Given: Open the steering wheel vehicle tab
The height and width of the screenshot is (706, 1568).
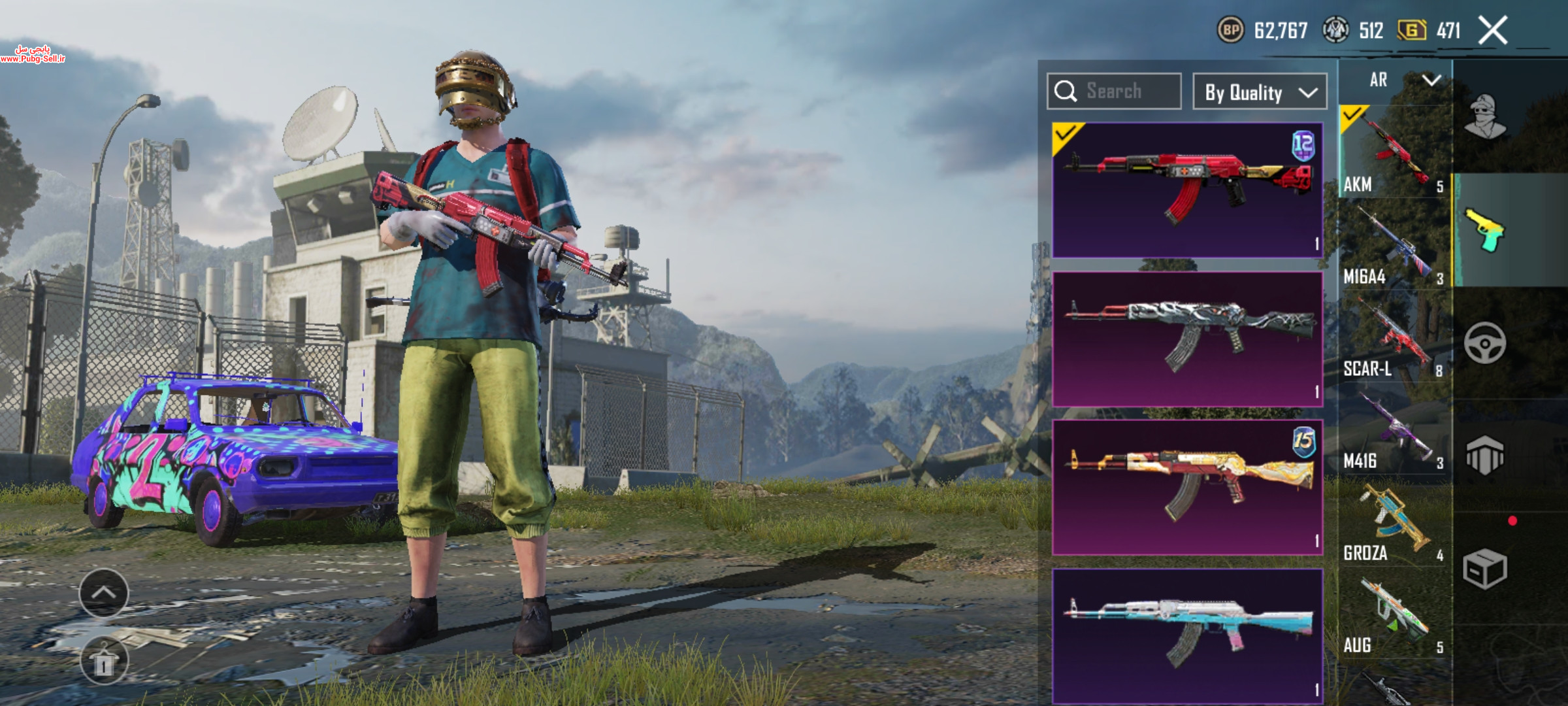Looking at the screenshot, I should pyautogui.click(x=1485, y=343).
